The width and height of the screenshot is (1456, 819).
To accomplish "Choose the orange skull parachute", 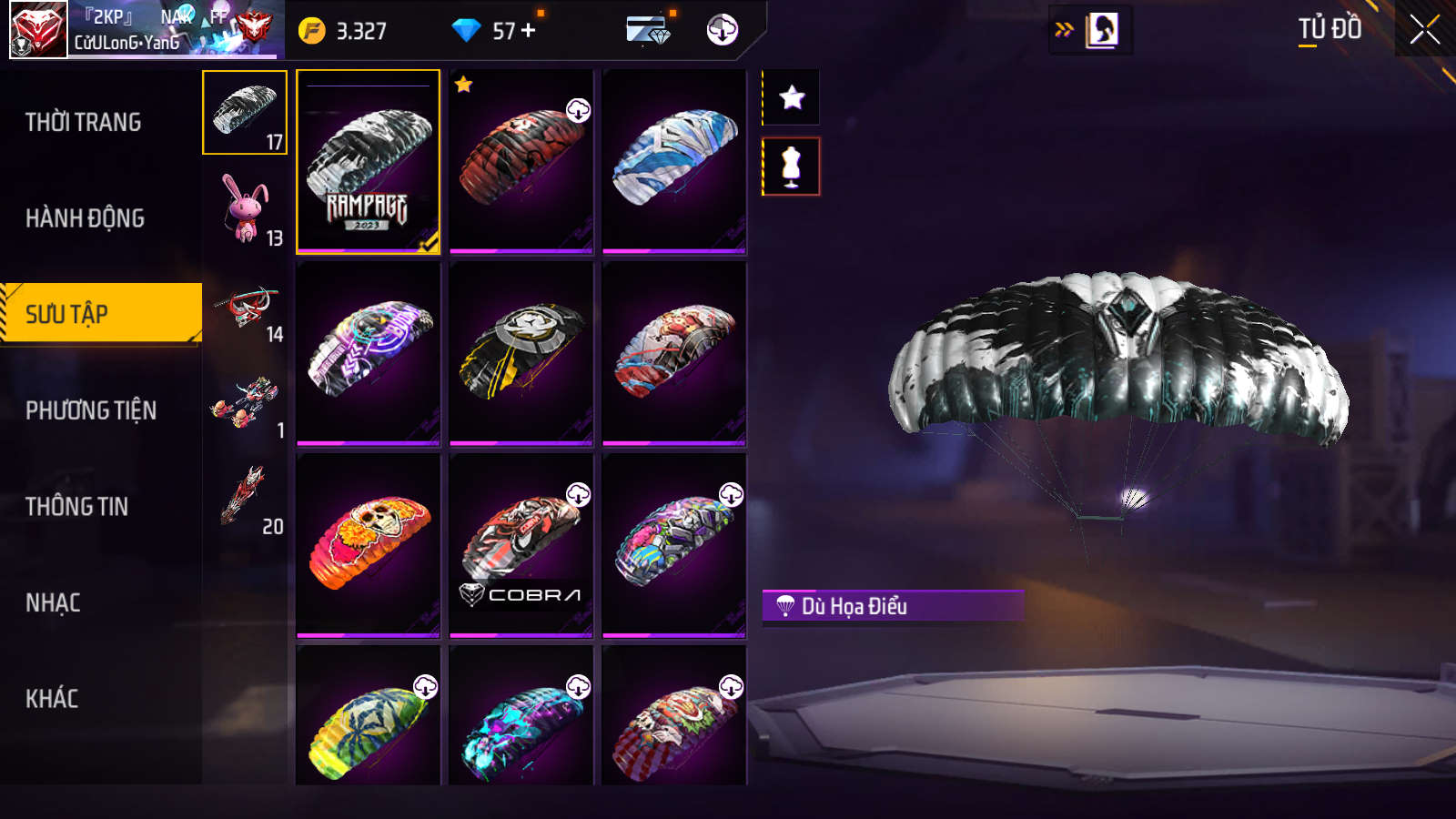I will coord(369,546).
